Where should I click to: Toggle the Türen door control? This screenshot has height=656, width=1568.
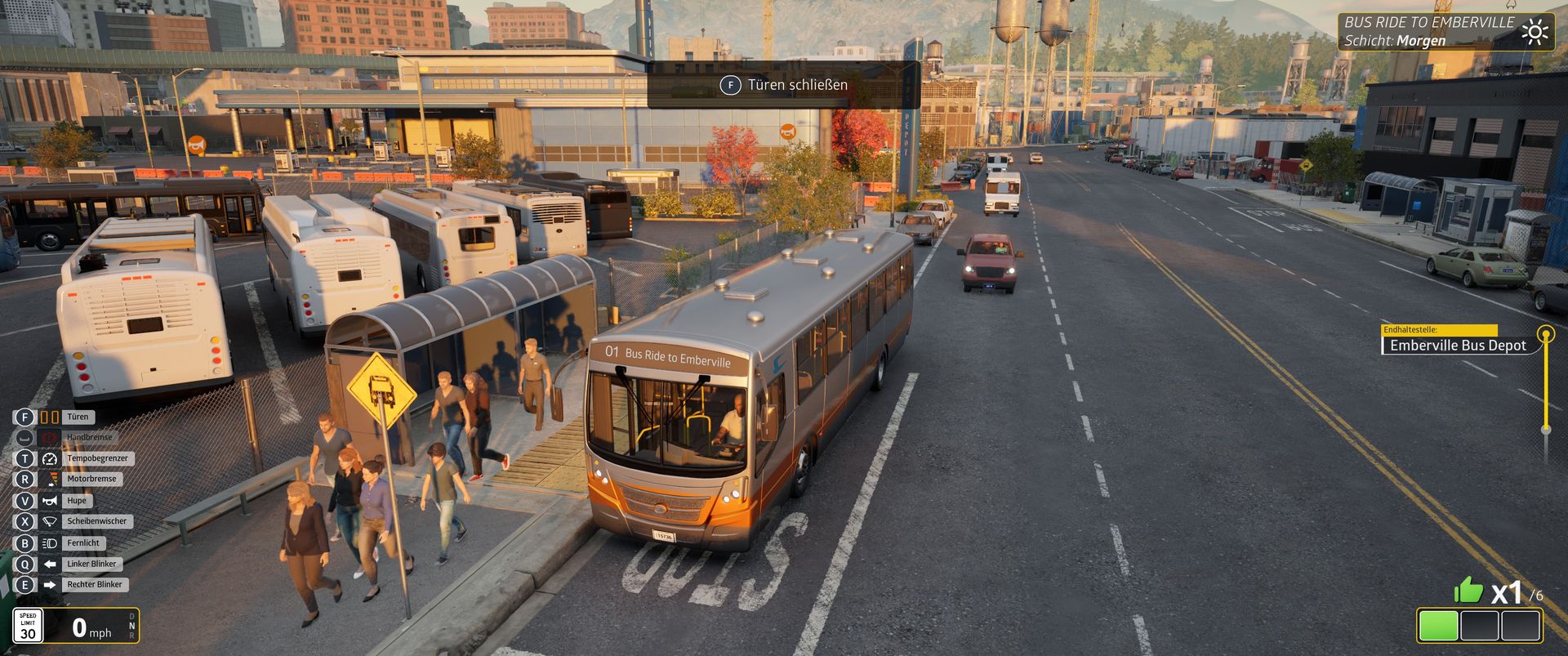point(77,417)
